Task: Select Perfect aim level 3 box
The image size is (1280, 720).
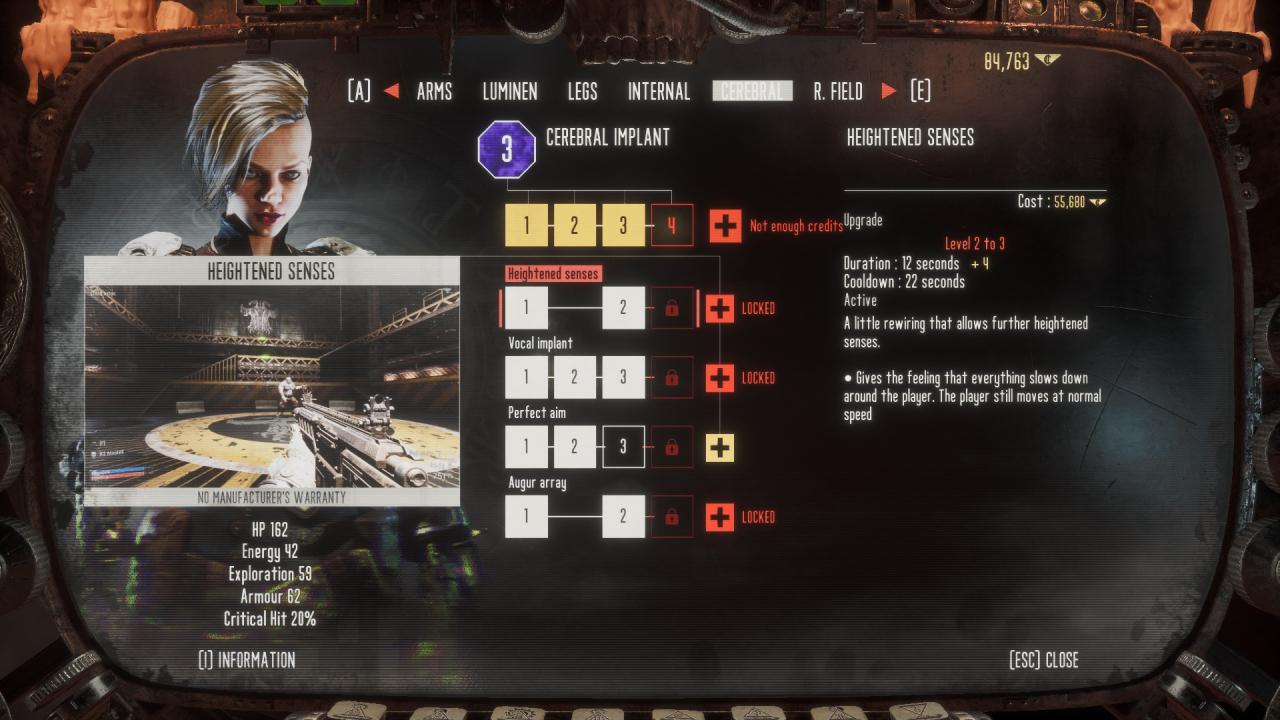Action: [623, 448]
